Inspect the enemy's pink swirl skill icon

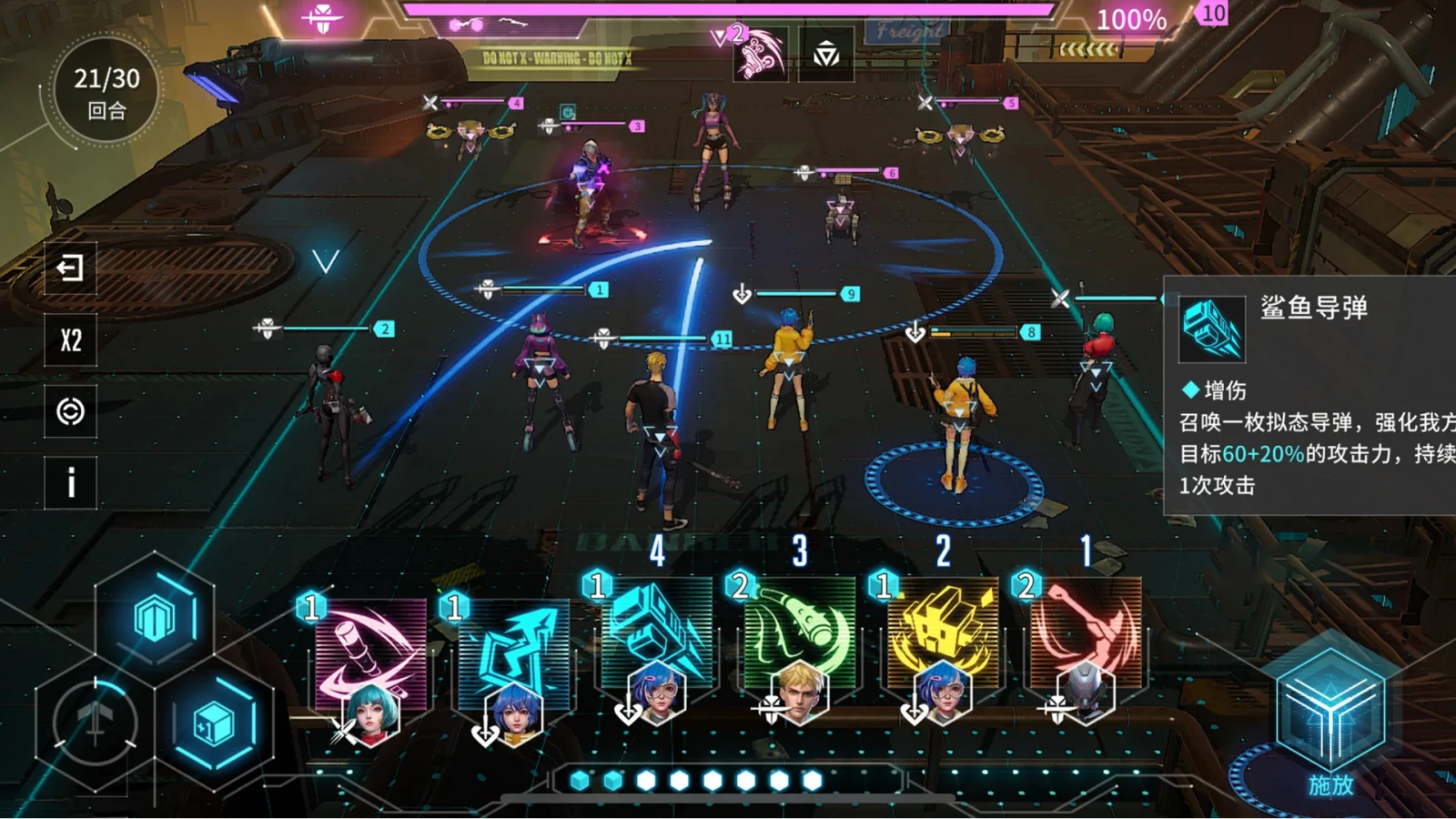761,55
